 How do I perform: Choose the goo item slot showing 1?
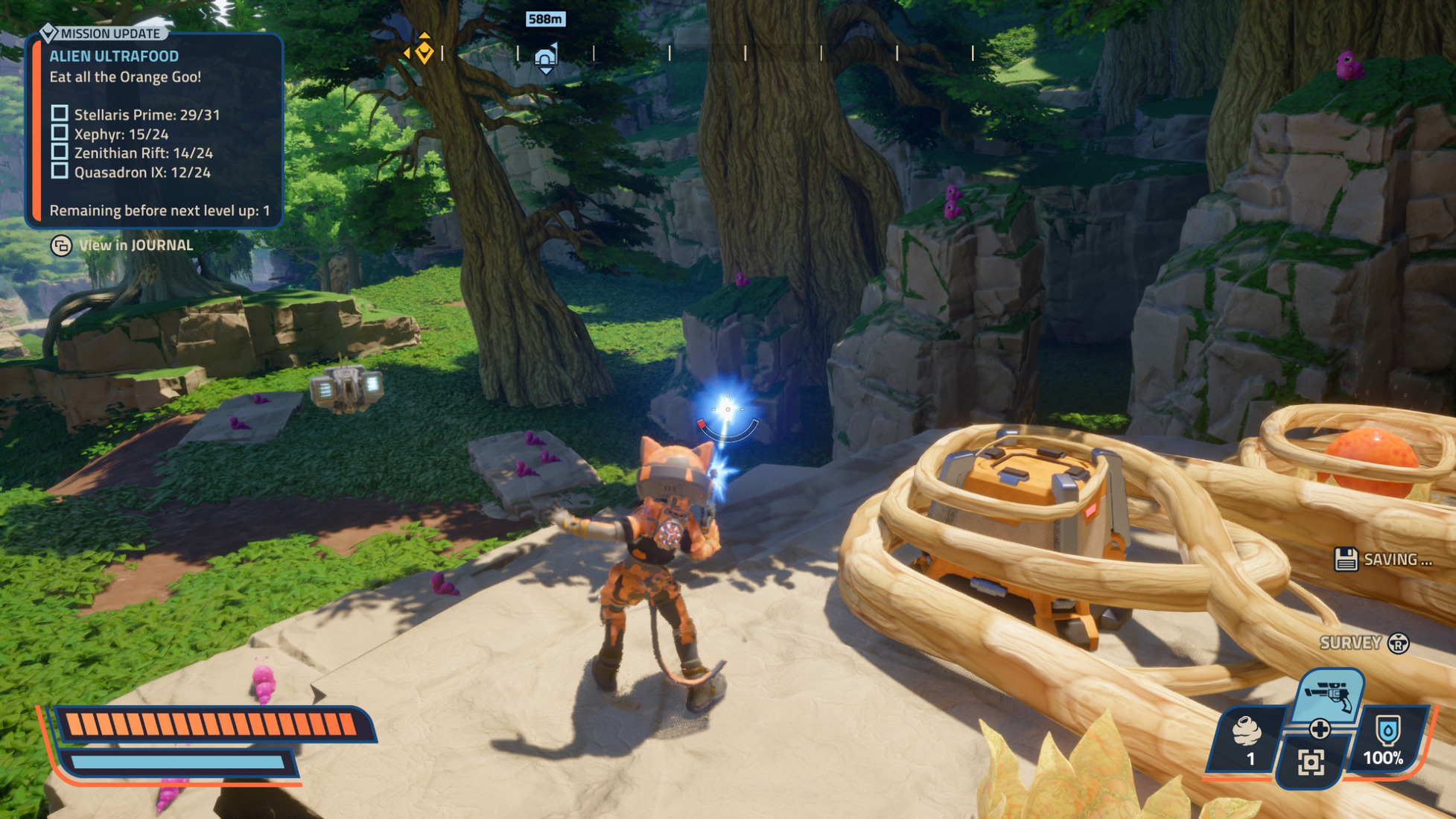click(1247, 741)
